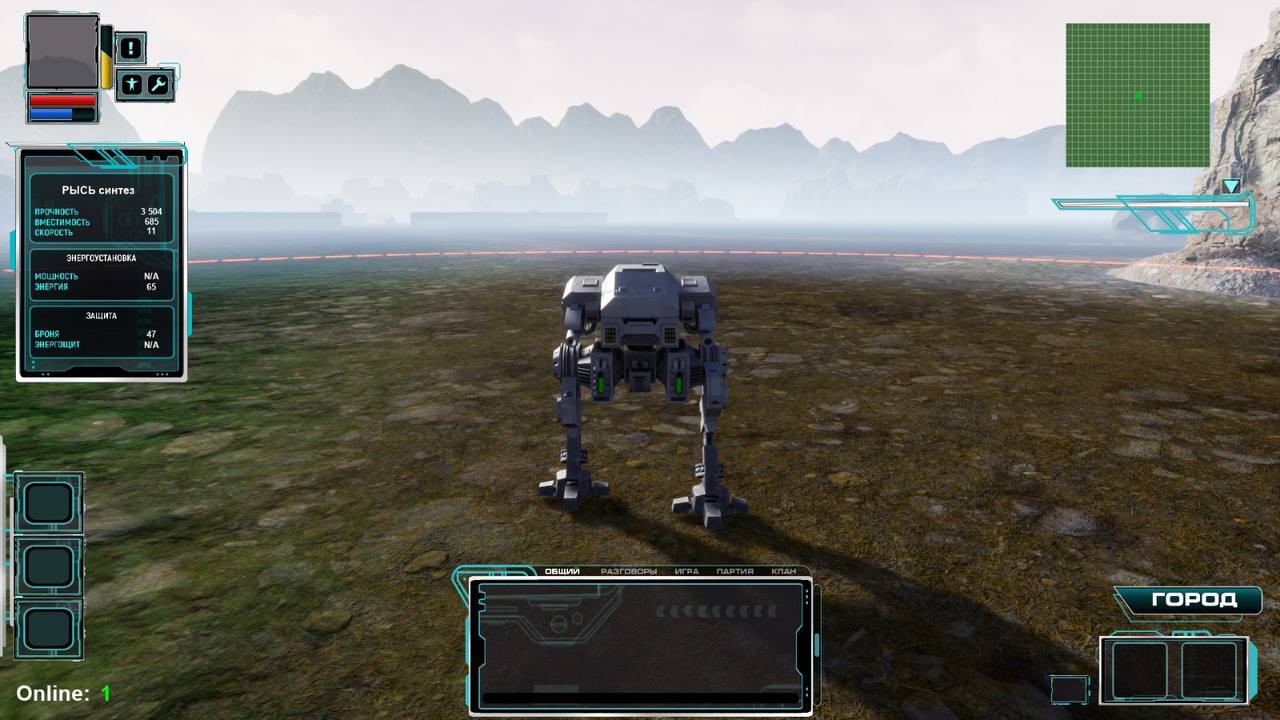Switch to the ИГРА chat tab

687,571
